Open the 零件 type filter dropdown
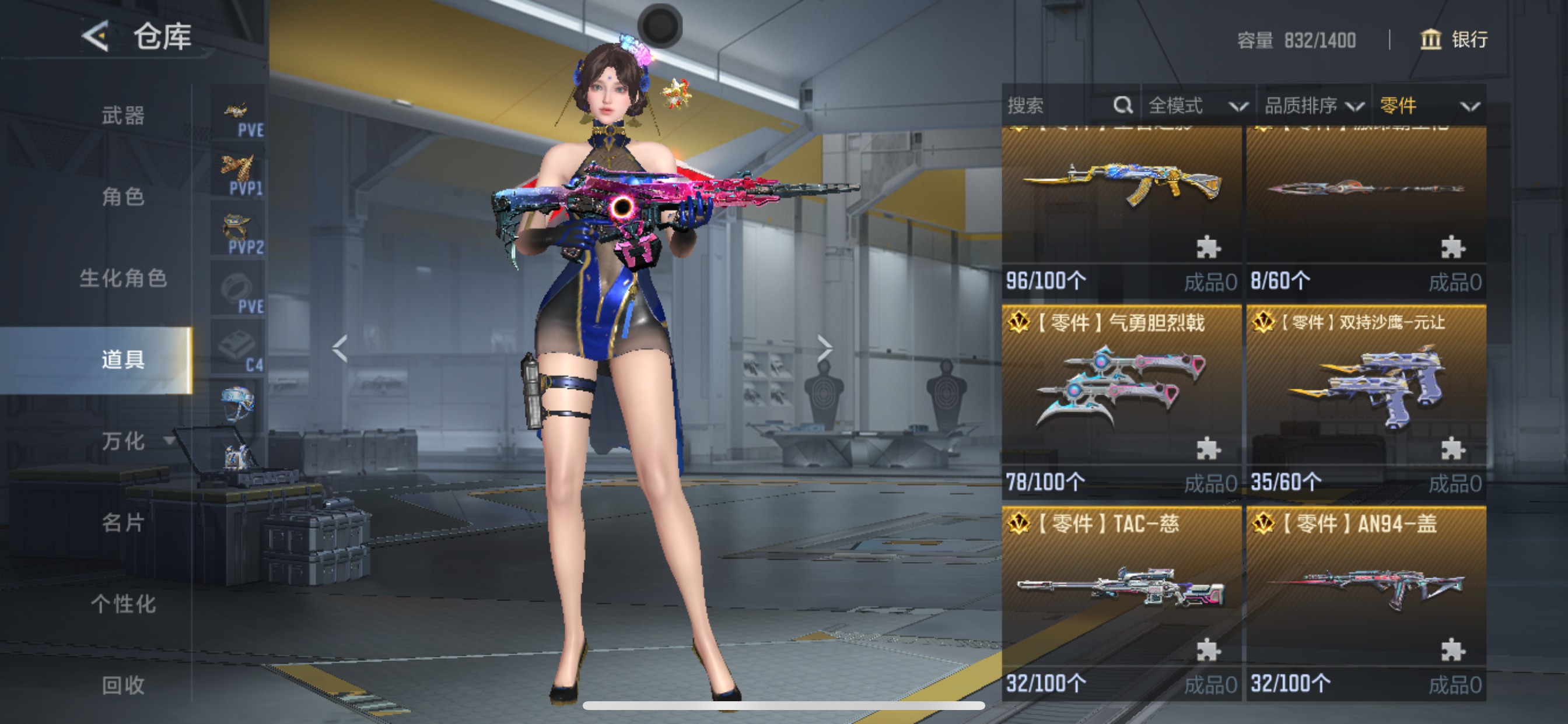Screen dimensions: 1568x724 coord(1428,106)
